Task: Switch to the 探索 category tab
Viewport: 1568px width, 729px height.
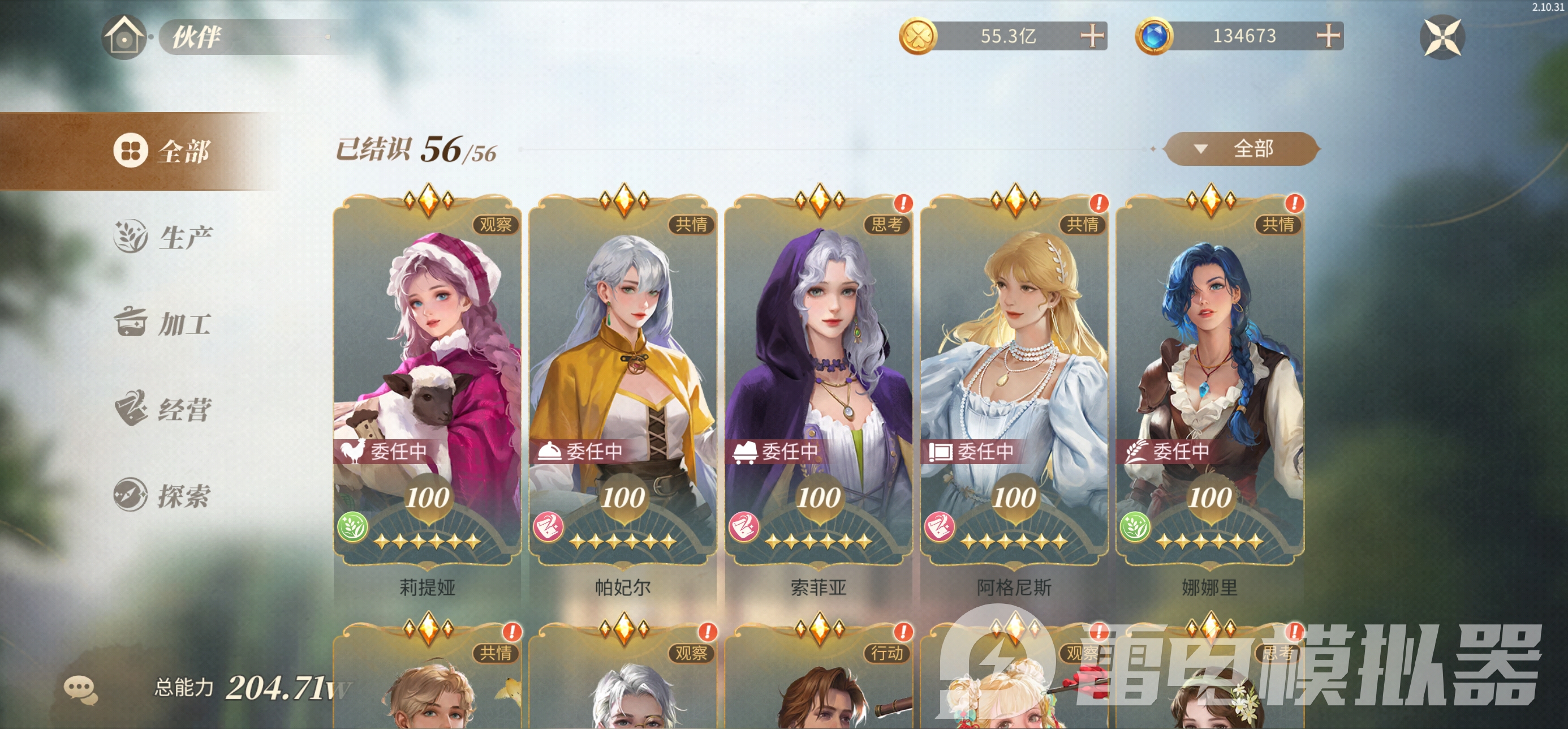Action: 163,495
